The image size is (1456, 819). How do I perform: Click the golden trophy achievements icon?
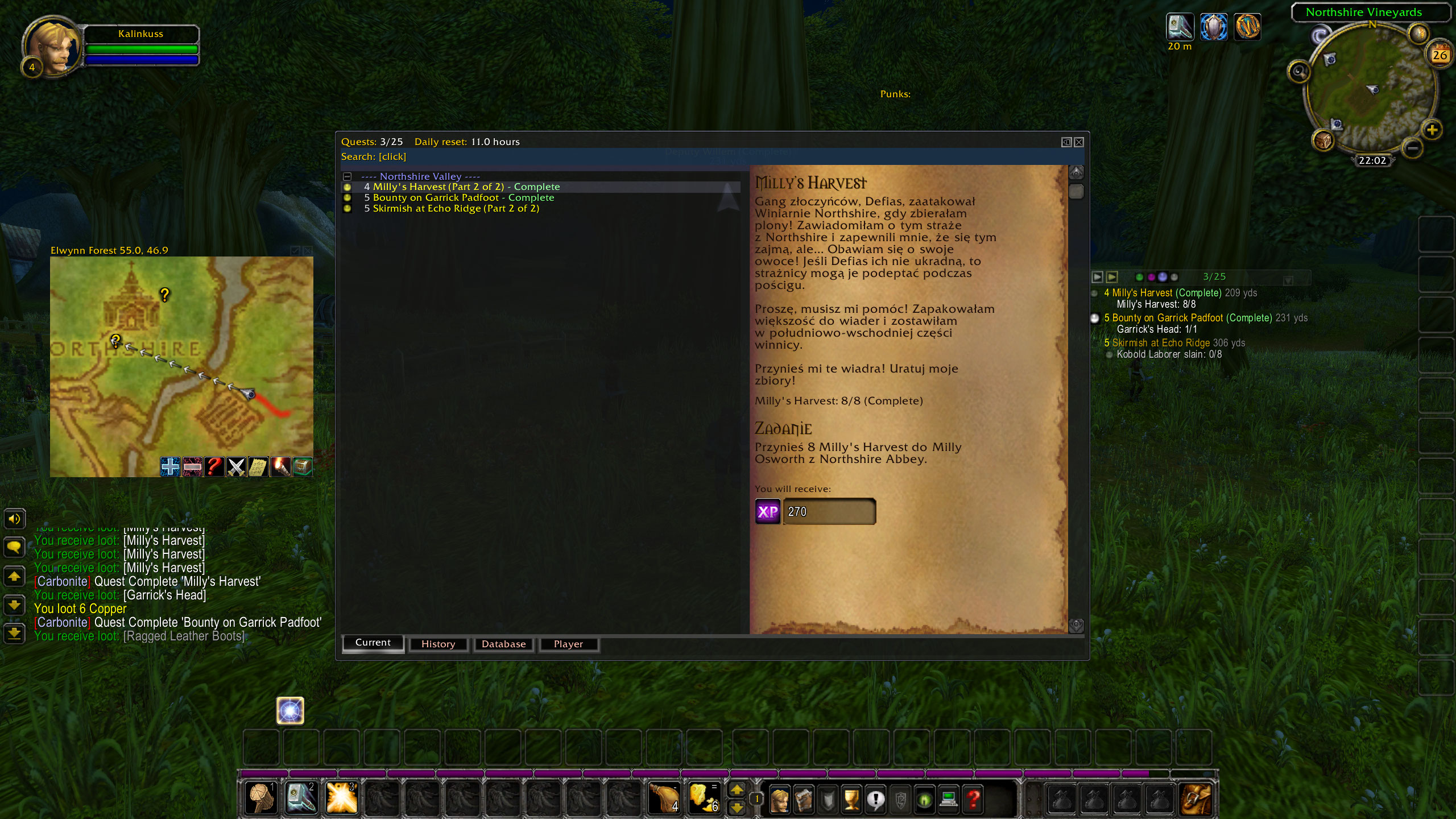(851, 799)
